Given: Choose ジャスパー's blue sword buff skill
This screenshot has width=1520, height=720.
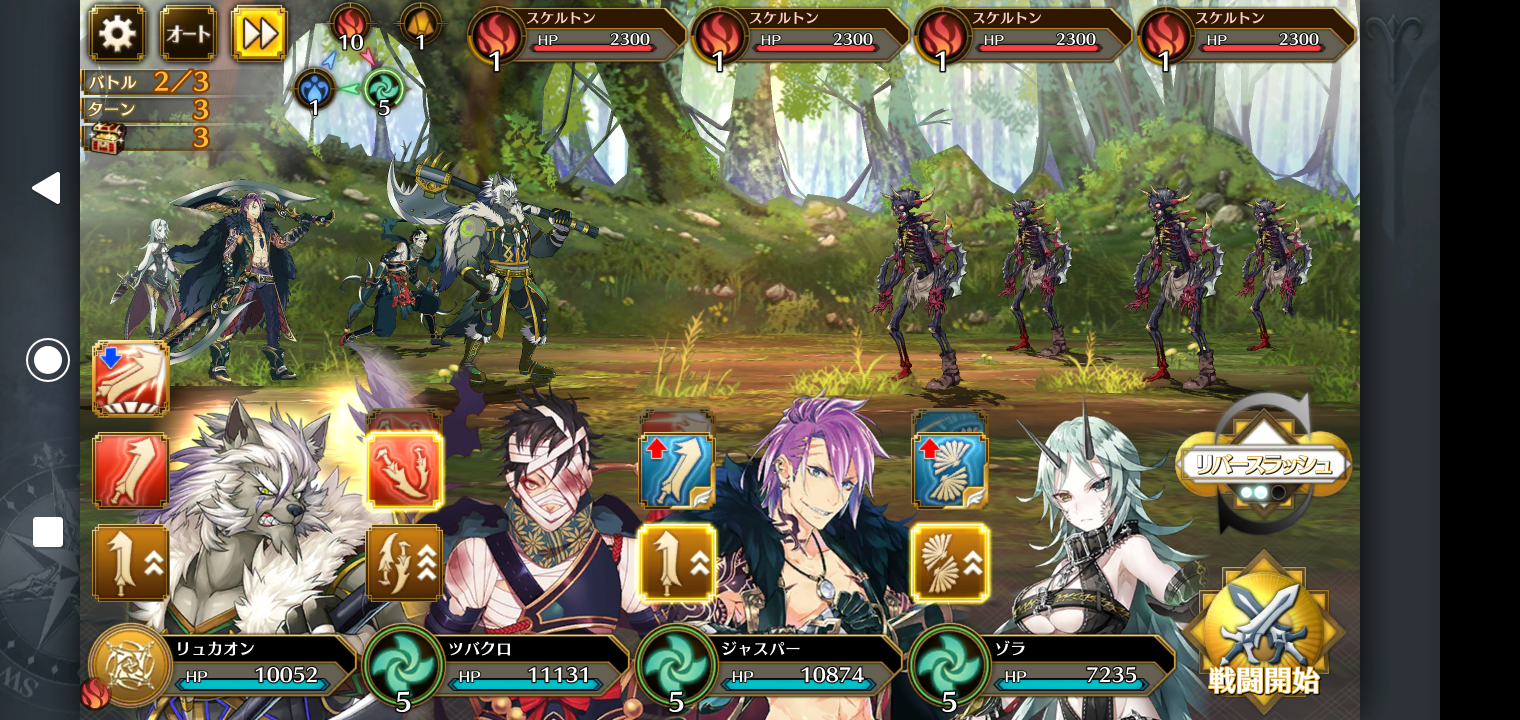Looking at the screenshot, I should coord(677,470).
